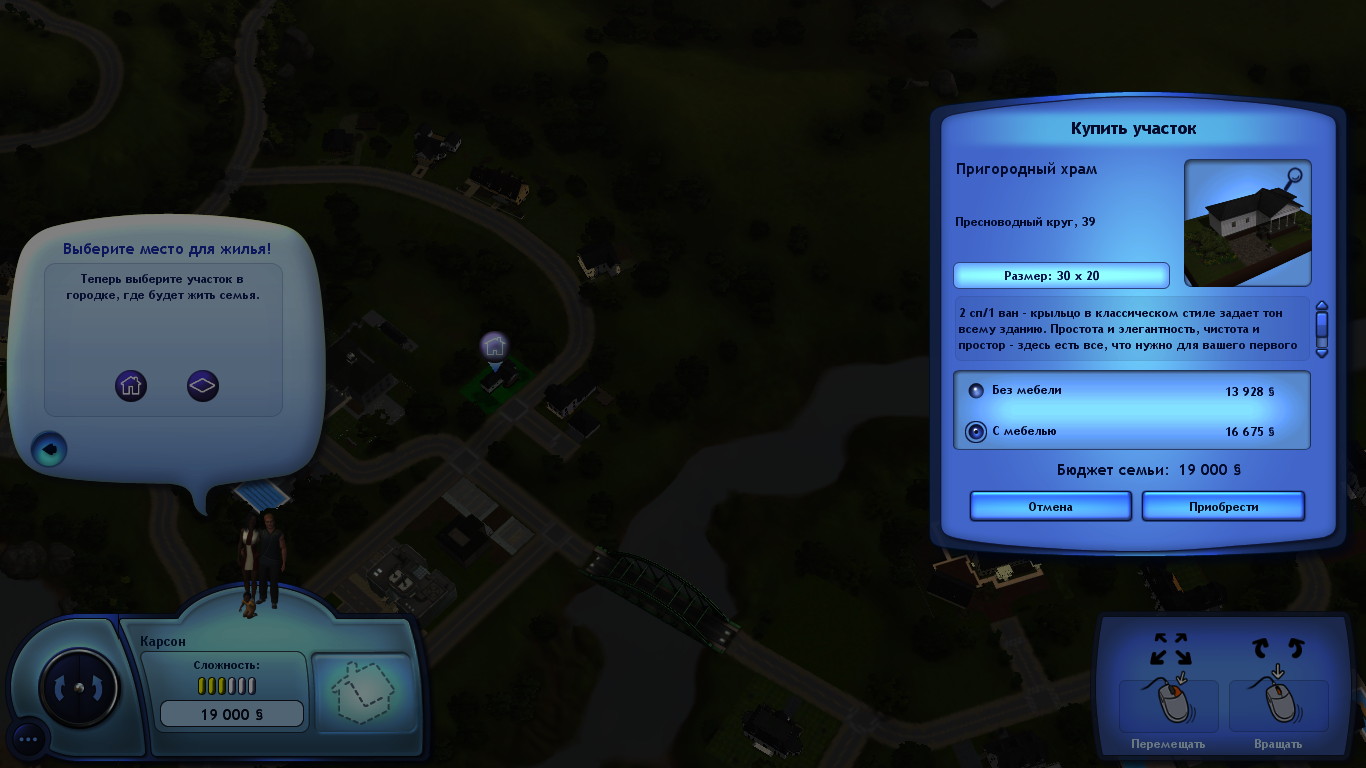The image size is (1366, 768).
Task: Confirm purchase with the Приобрести button
Action: click(x=1223, y=507)
